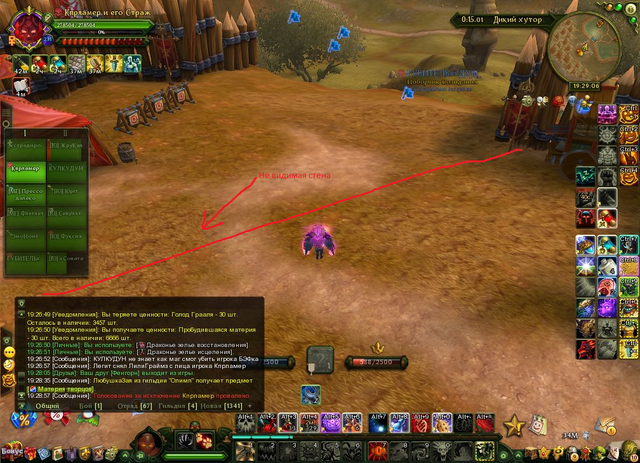The width and height of the screenshot is (640, 463).
Task: Click the gold star icon
Action: click(514, 427)
